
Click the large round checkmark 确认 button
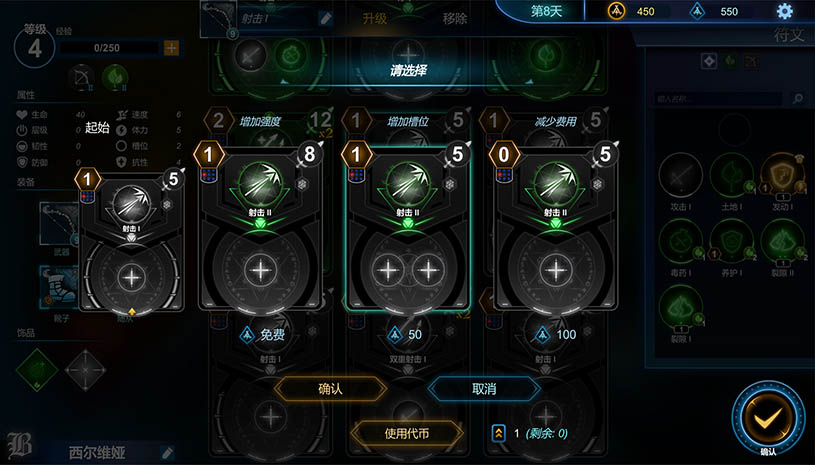point(768,420)
